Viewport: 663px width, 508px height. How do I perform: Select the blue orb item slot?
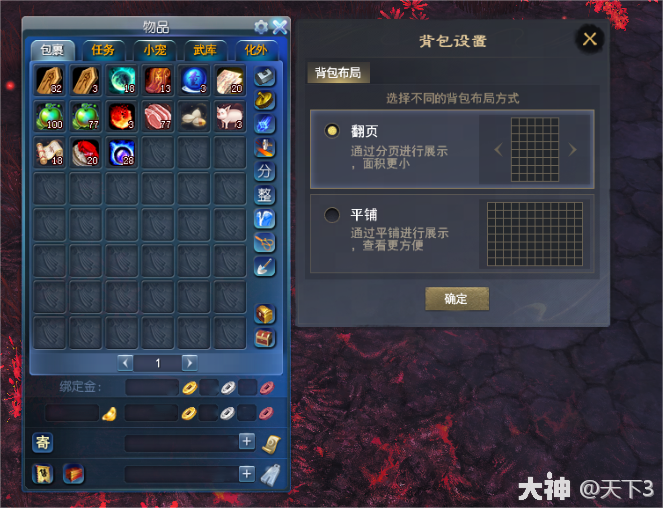click(193, 80)
